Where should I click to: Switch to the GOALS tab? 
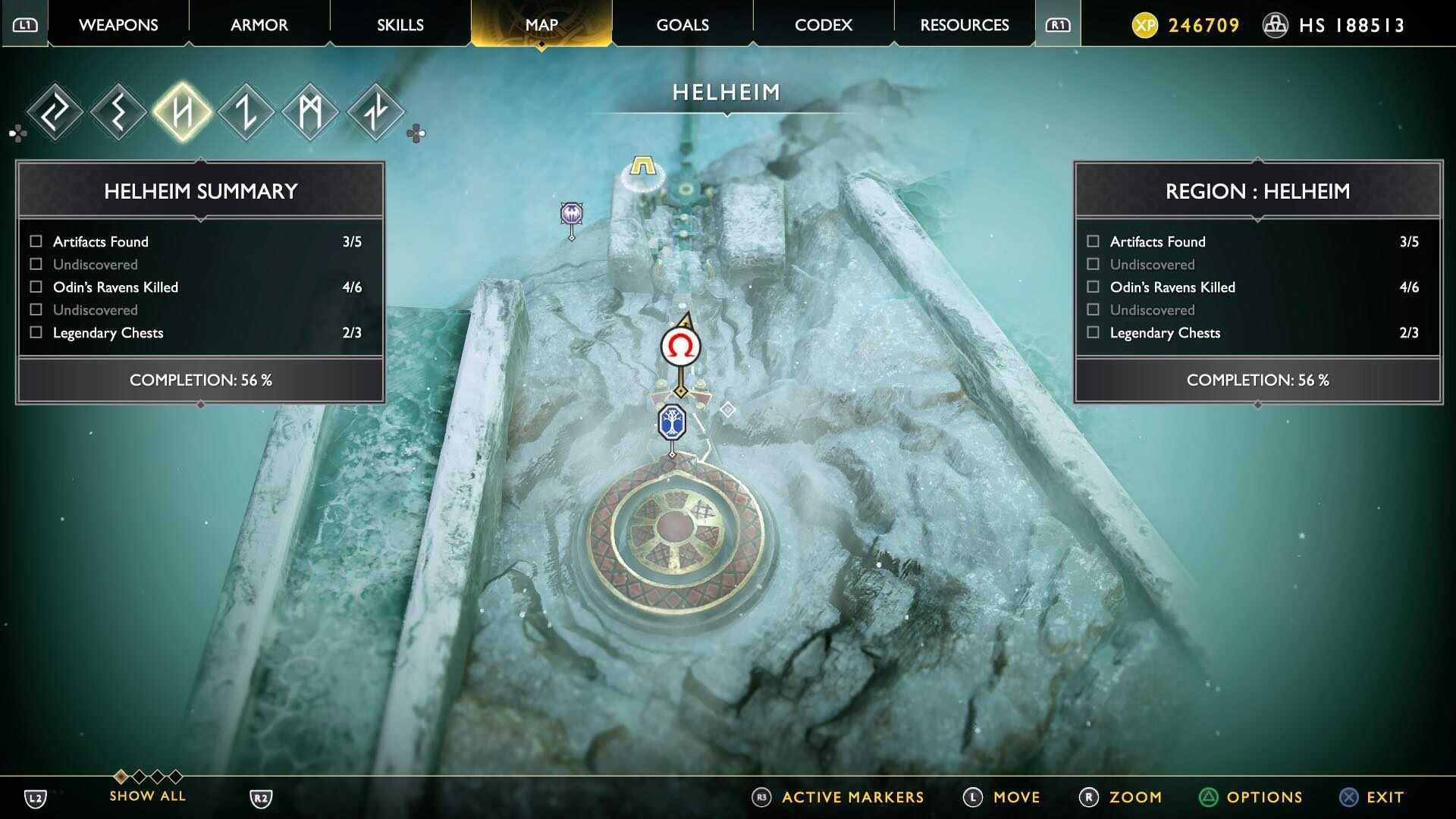point(681,24)
